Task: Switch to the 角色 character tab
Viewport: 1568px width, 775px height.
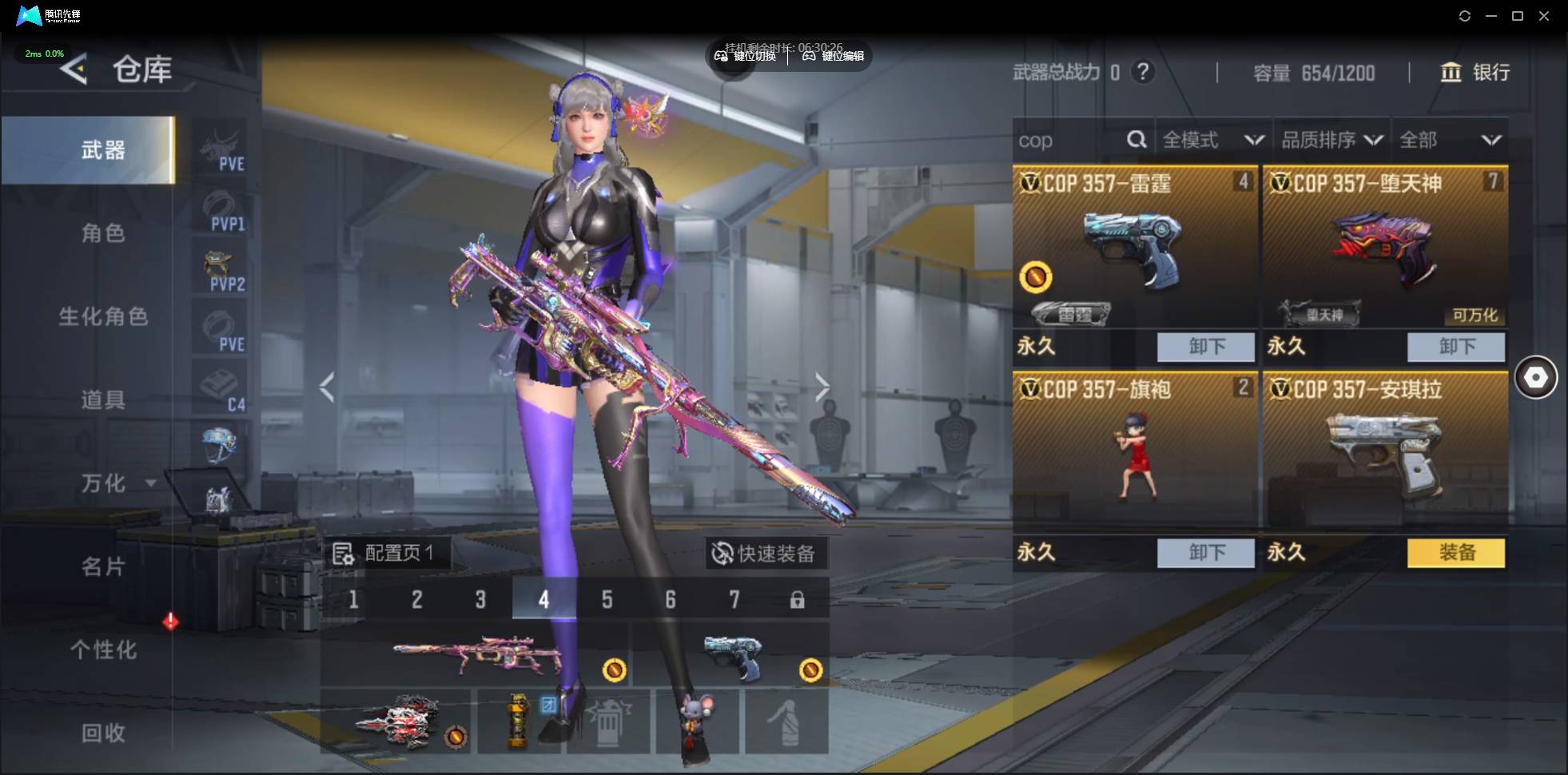Action: 103,233
